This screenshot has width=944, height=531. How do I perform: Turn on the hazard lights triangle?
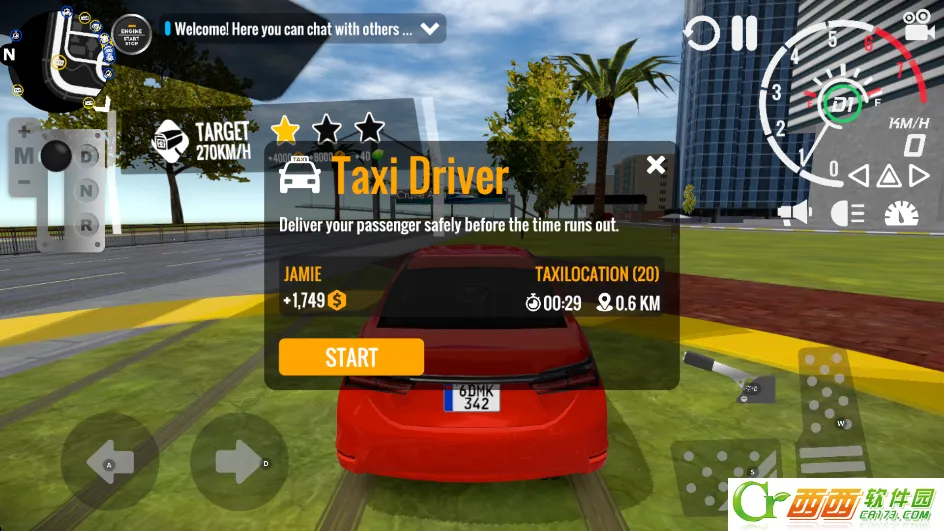(x=888, y=177)
